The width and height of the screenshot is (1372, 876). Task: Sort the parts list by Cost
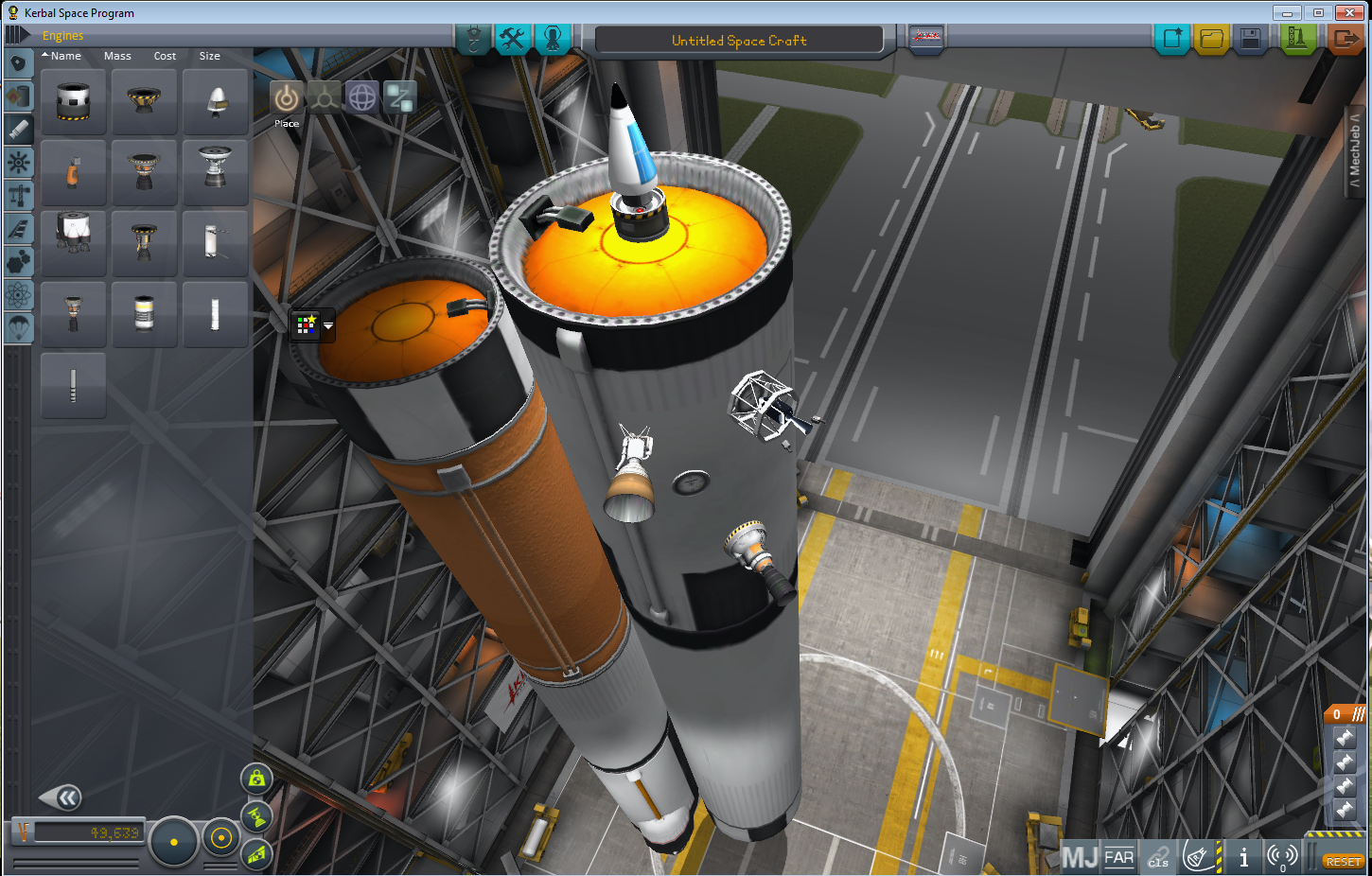tap(165, 56)
